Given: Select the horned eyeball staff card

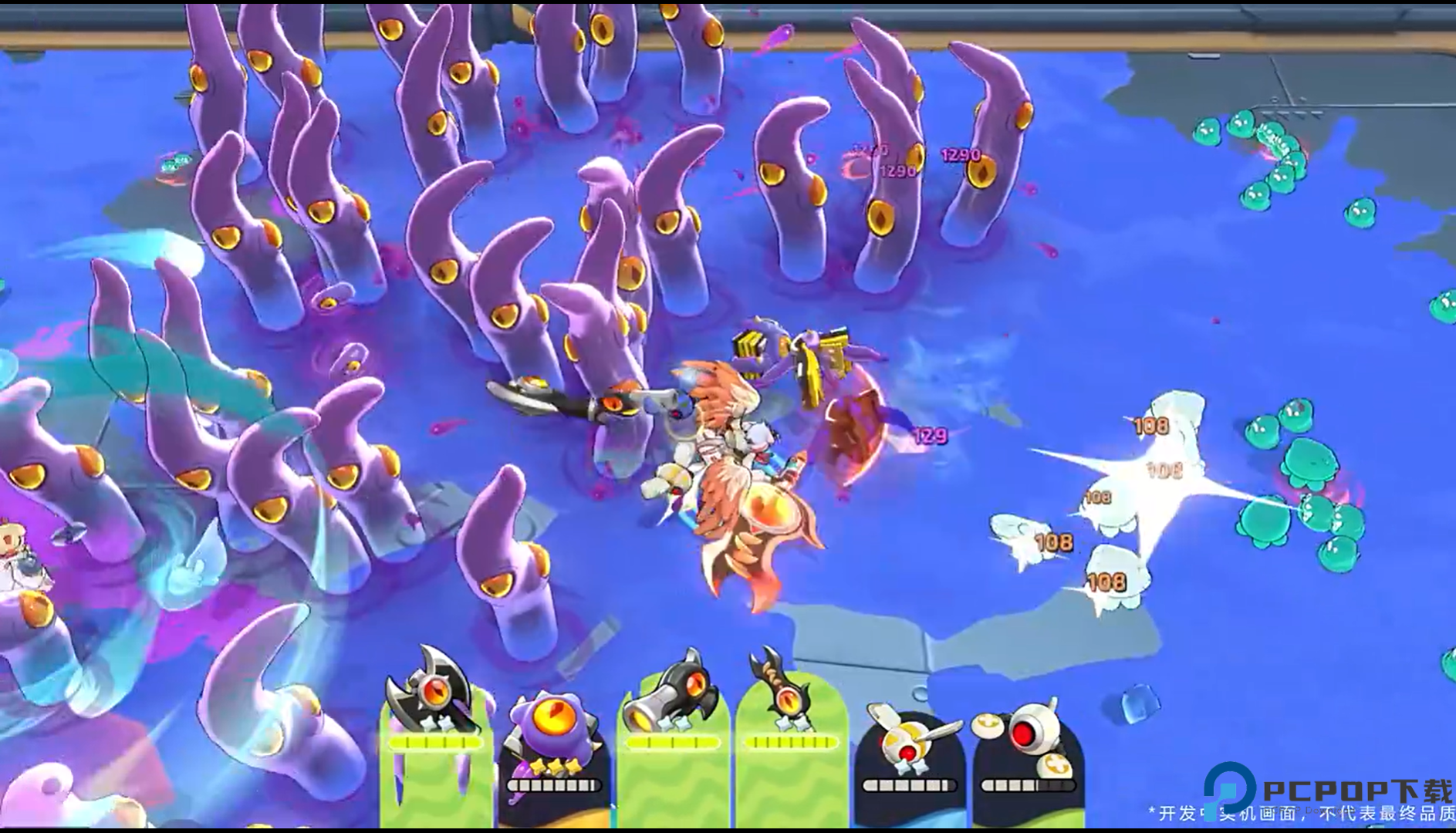Looking at the screenshot, I should [x=791, y=737].
